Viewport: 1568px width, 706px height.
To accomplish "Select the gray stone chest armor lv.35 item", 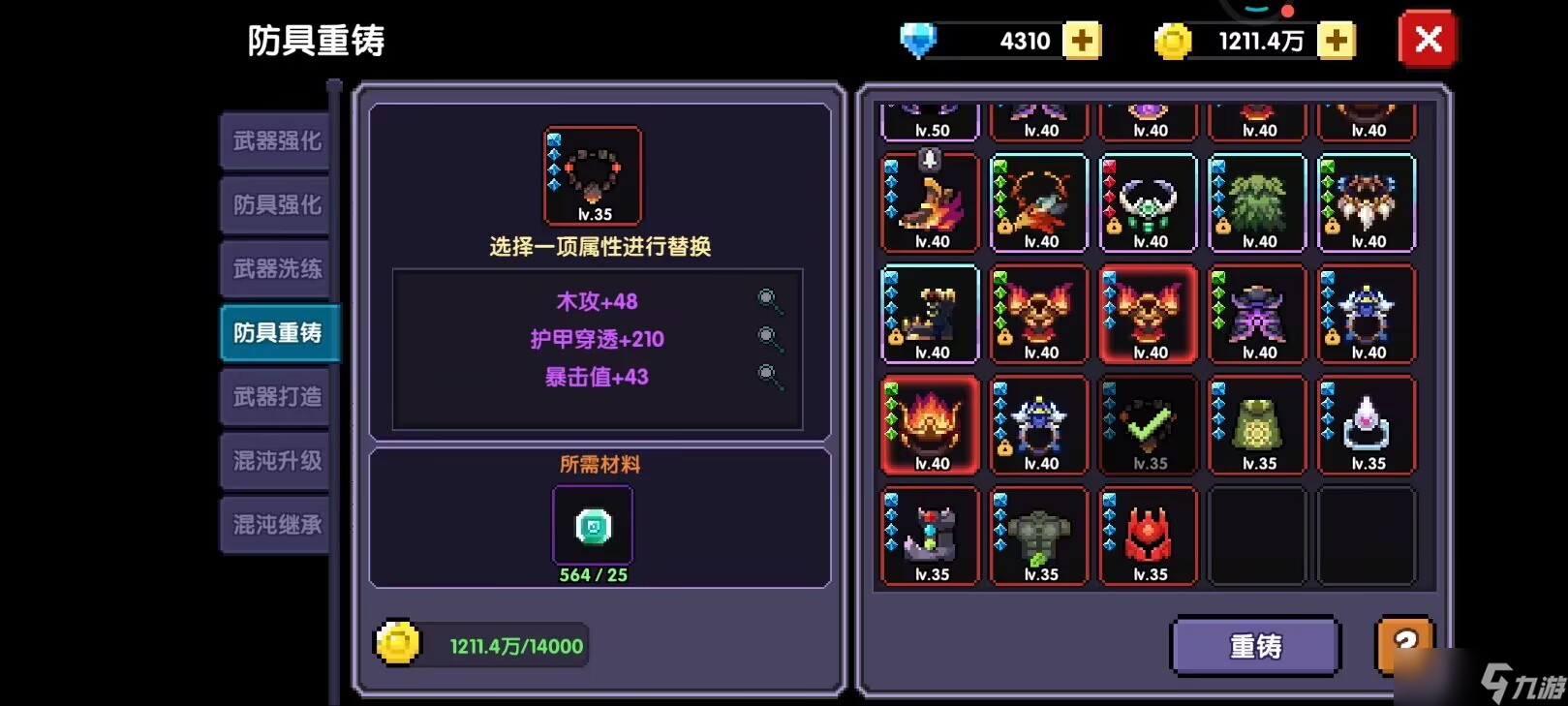I will coord(1038,533).
